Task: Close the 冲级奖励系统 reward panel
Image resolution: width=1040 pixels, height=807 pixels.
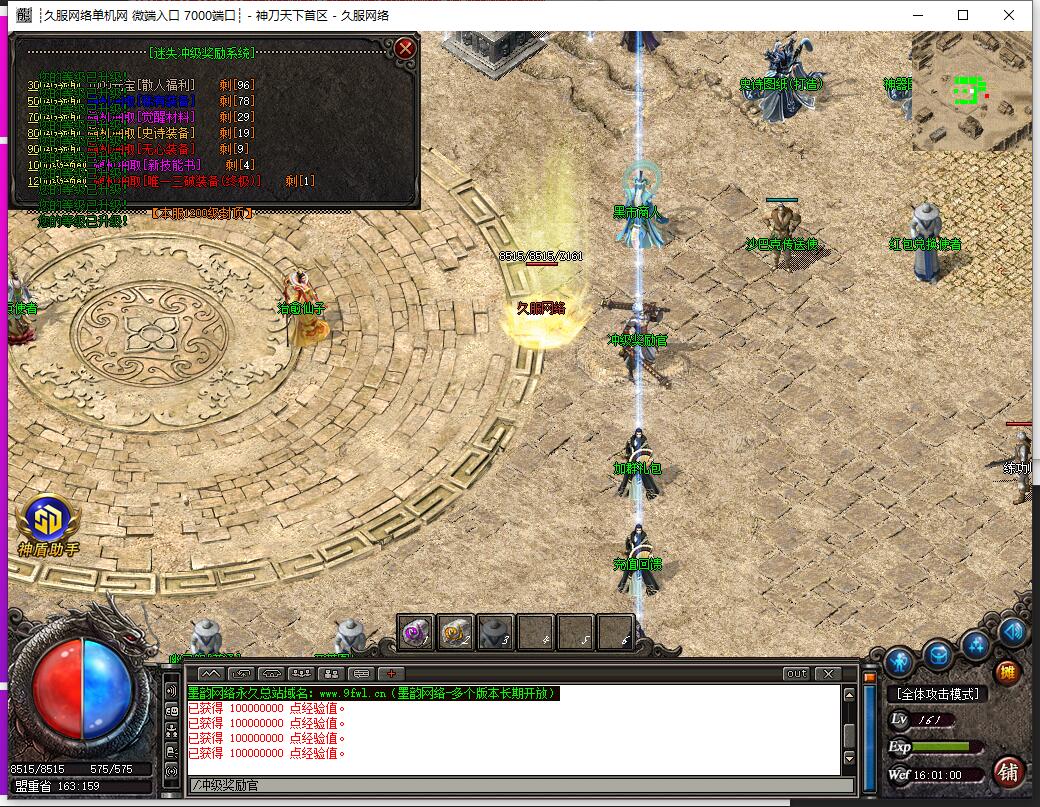Action: [404, 48]
